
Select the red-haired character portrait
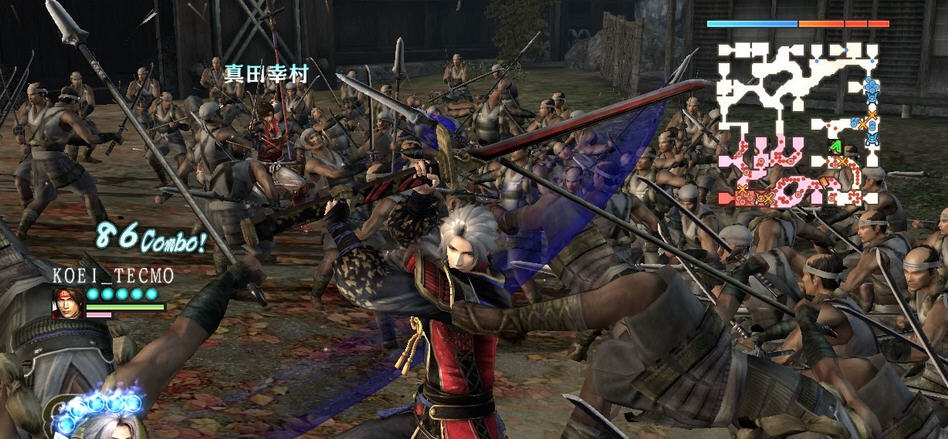tap(68, 301)
